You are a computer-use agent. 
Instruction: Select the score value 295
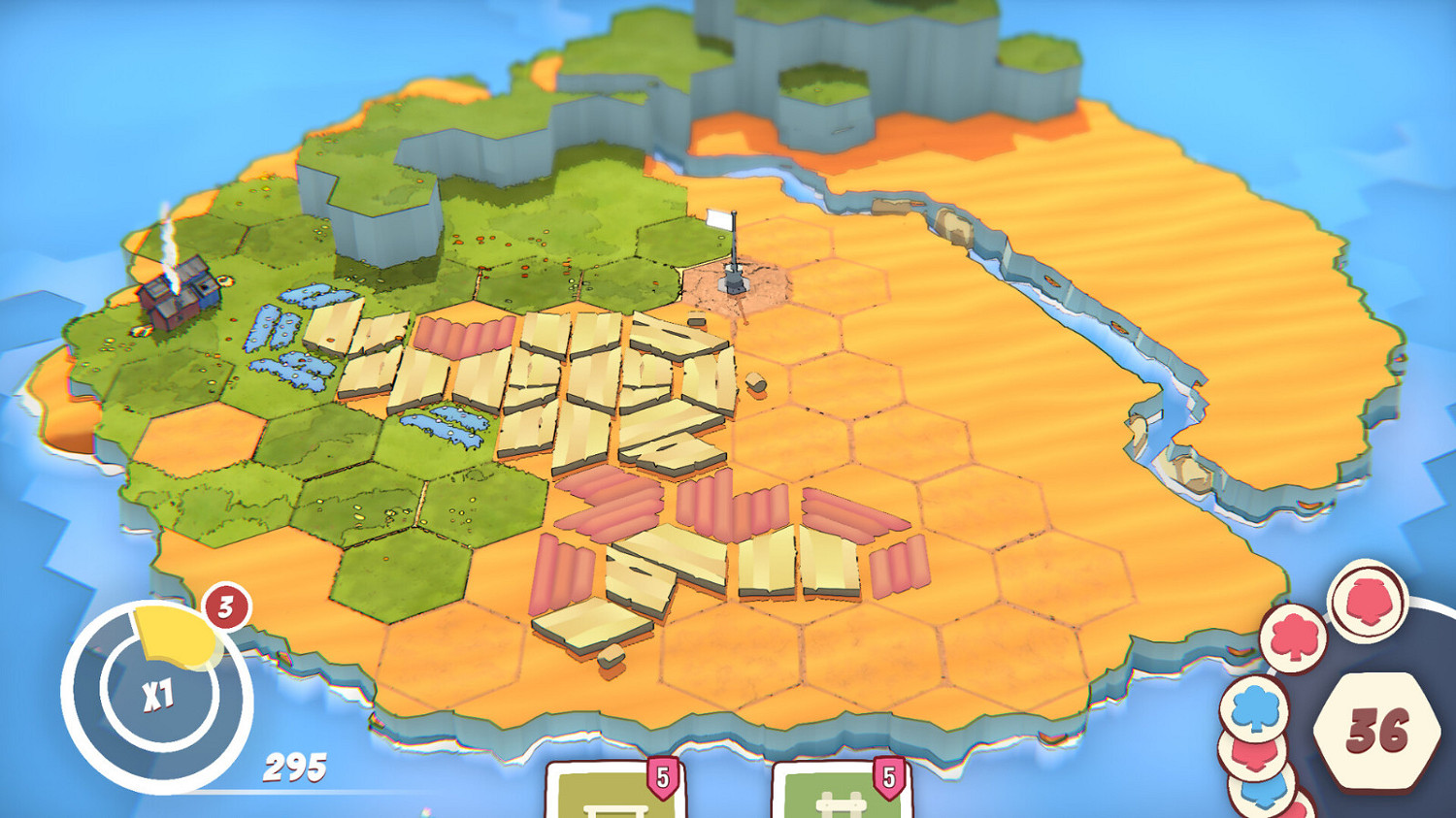point(294,767)
